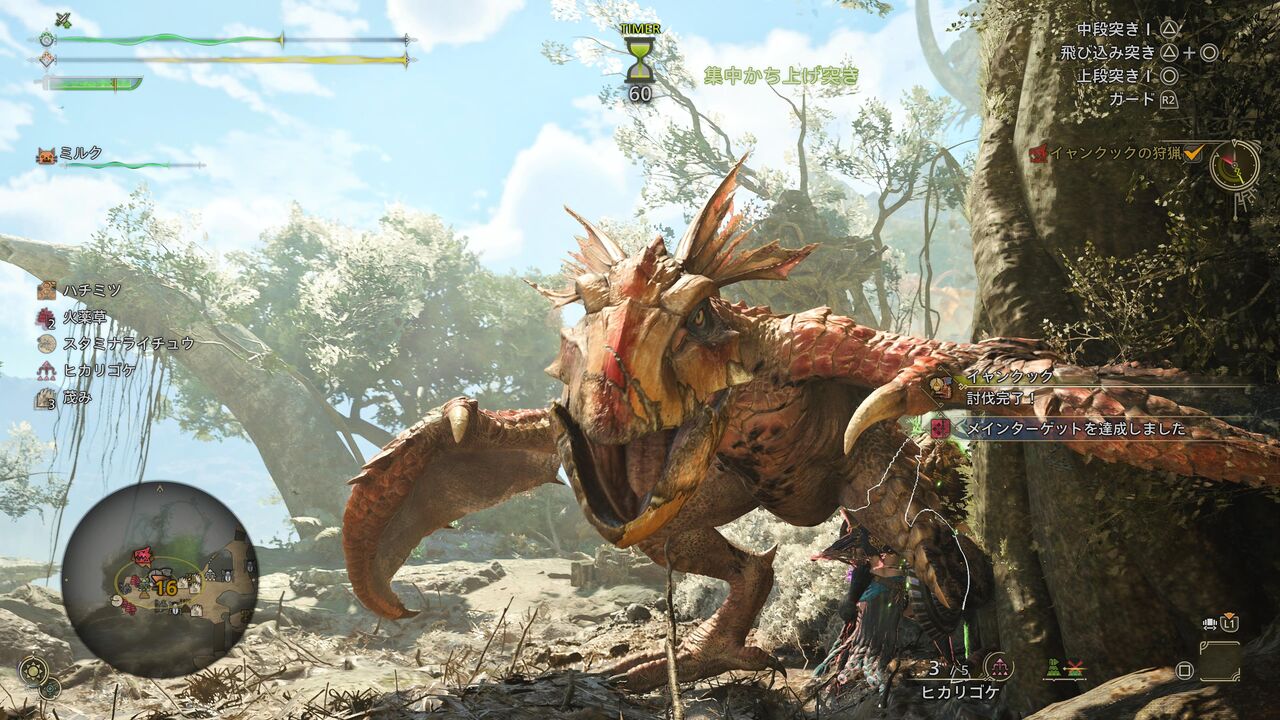The width and height of the screenshot is (1280, 720).
Task: Click the quest compass dial icon
Action: [x=1235, y=165]
